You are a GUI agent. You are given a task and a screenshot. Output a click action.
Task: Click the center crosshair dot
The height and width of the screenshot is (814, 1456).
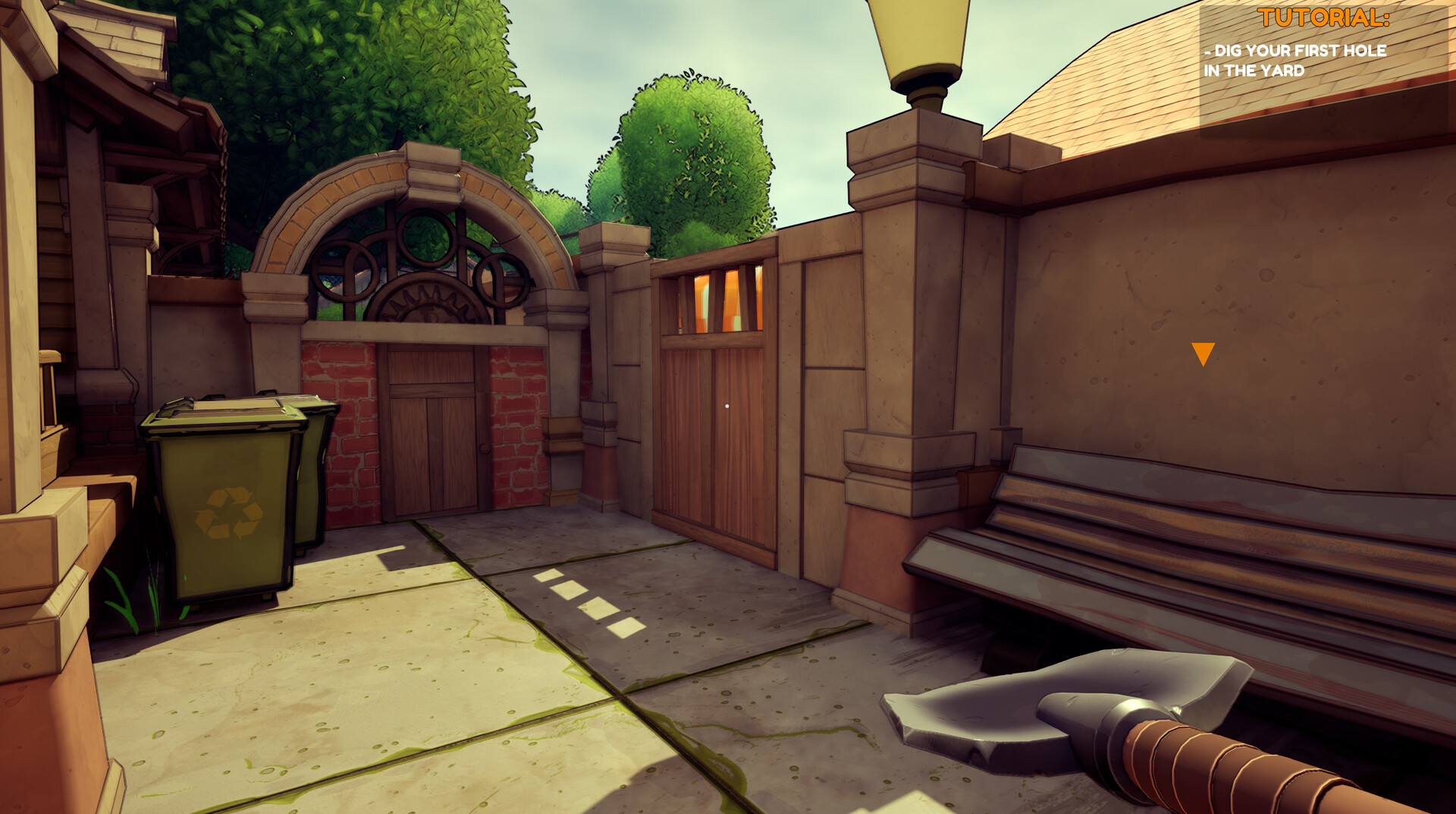(728, 407)
